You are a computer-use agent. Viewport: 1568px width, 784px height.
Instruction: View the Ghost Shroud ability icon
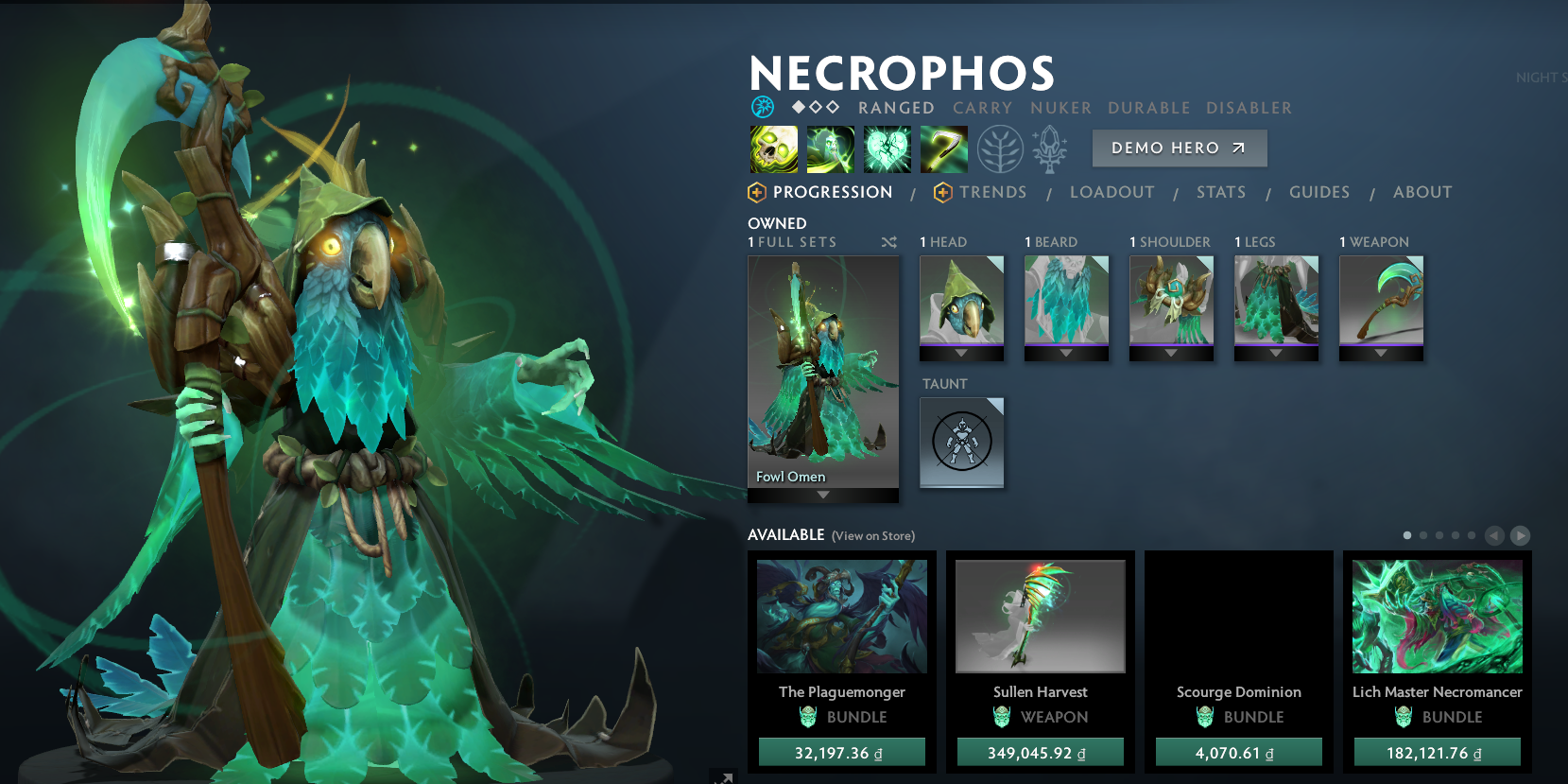pos(830,149)
